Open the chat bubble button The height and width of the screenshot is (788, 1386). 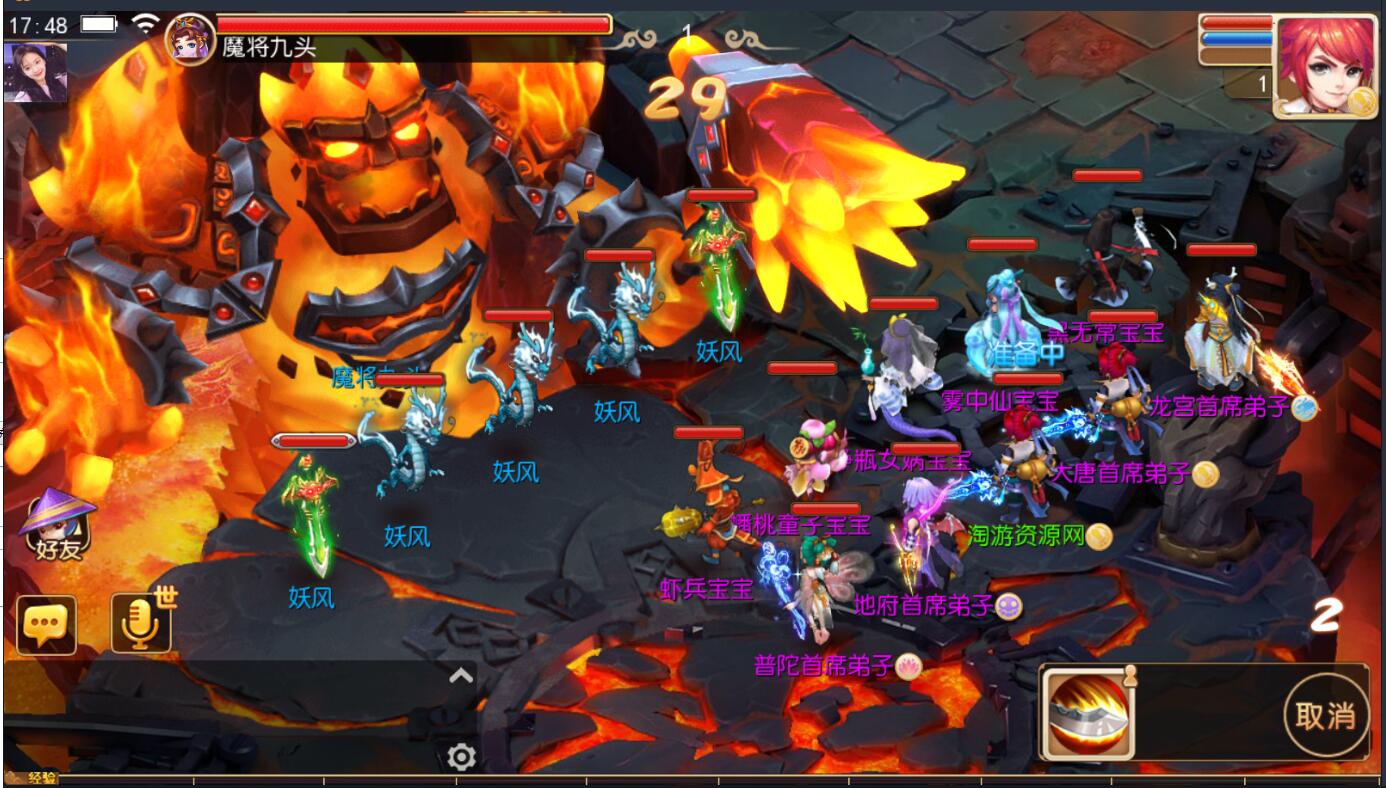pos(46,625)
